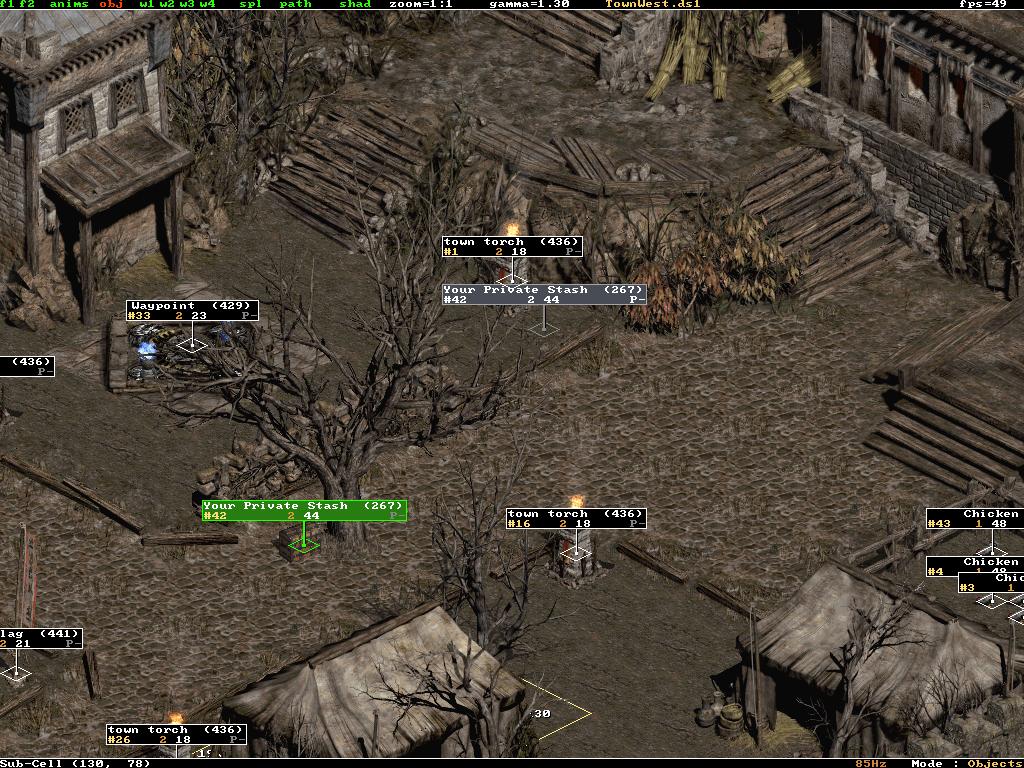Click the TownWest.ds1 file name
Image resolution: width=1024 pixels, height=768 pixels.
pos(652,4)
